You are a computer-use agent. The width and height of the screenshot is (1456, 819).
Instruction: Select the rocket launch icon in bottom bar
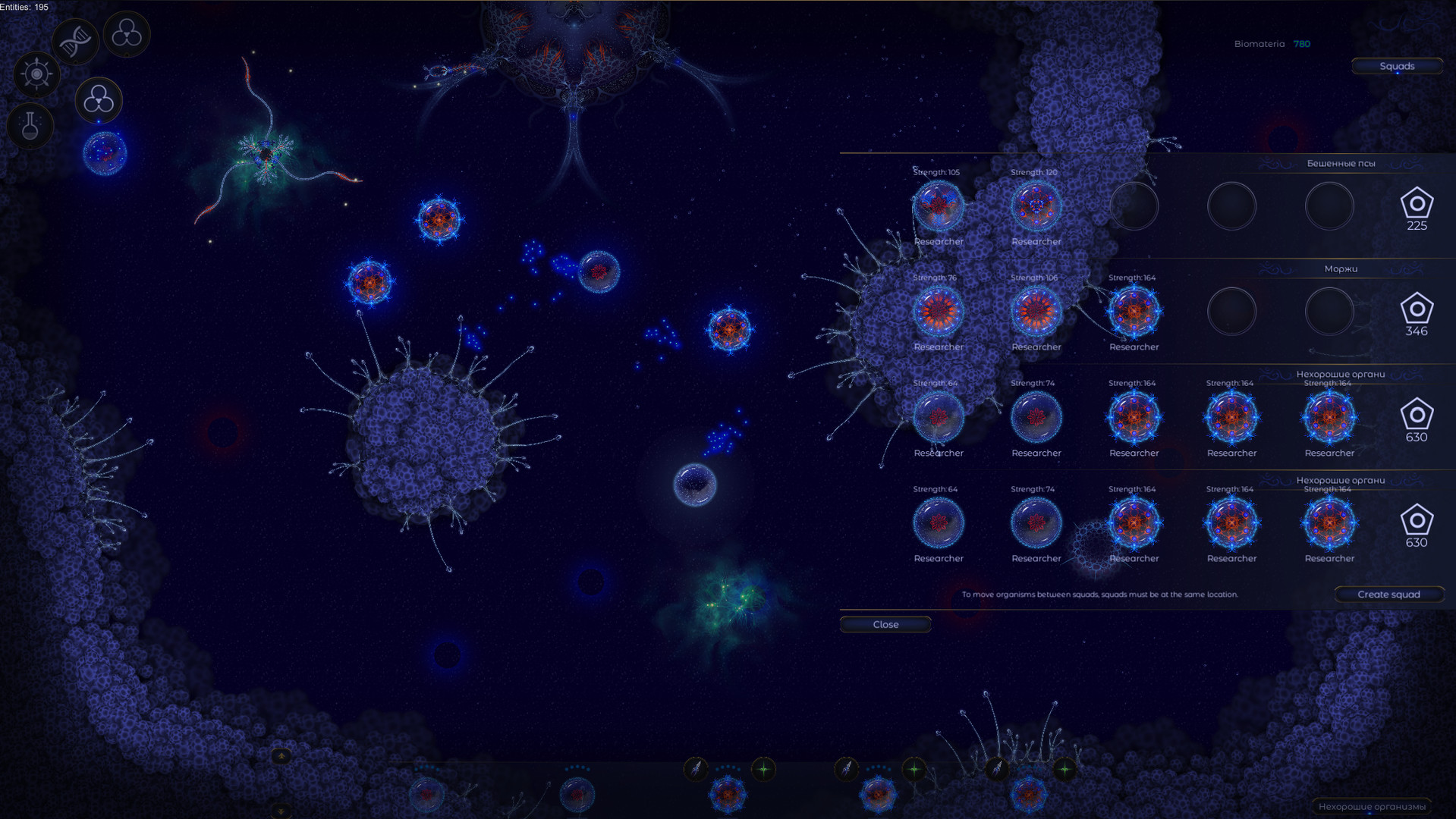(x=696, y=768)
